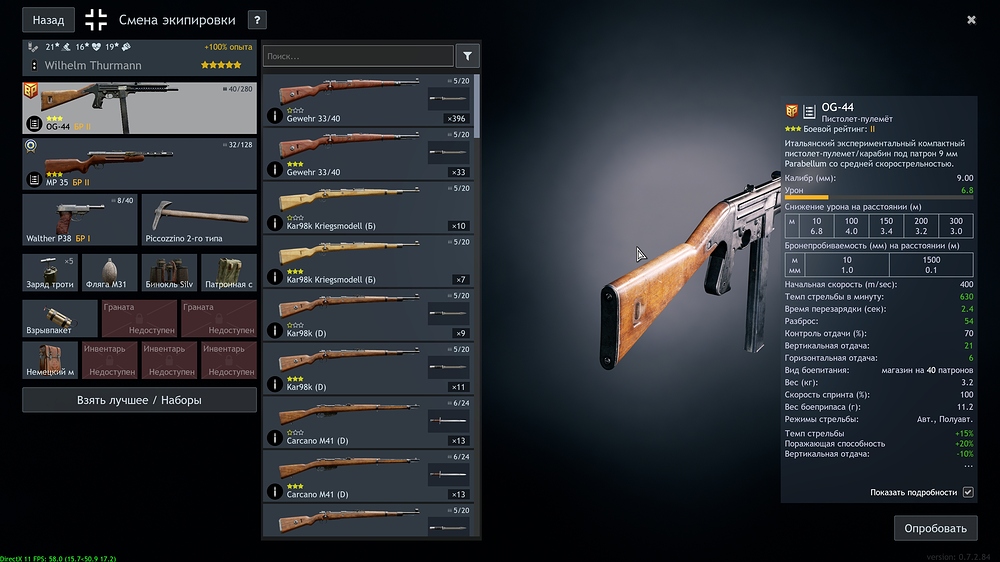The width and height of the screenshot is (1000, 562).
Task: Open the weapon list filter
Action: pos(467,56)
